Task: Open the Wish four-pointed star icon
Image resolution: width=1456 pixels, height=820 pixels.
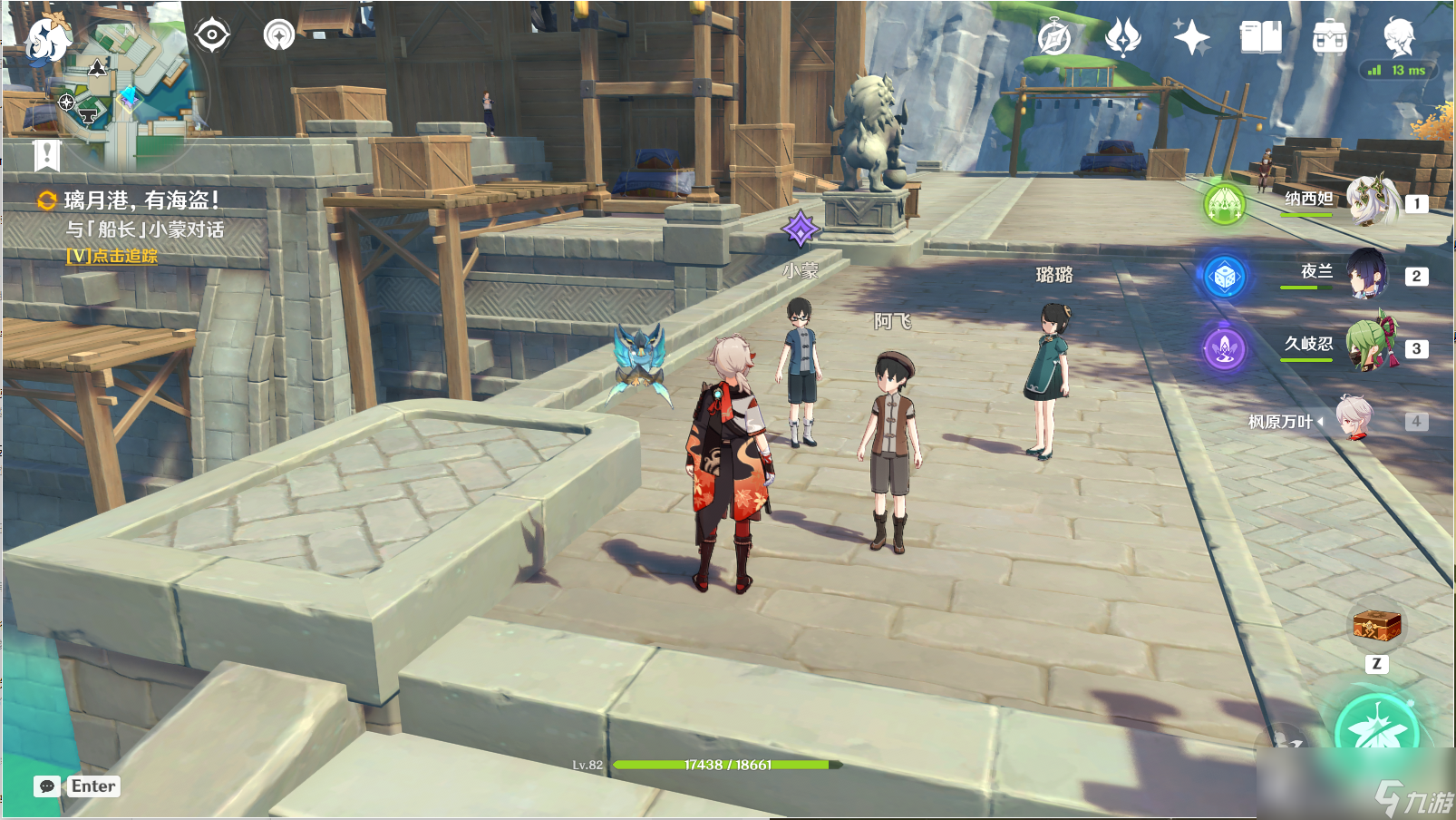Action: (1191, 38)
